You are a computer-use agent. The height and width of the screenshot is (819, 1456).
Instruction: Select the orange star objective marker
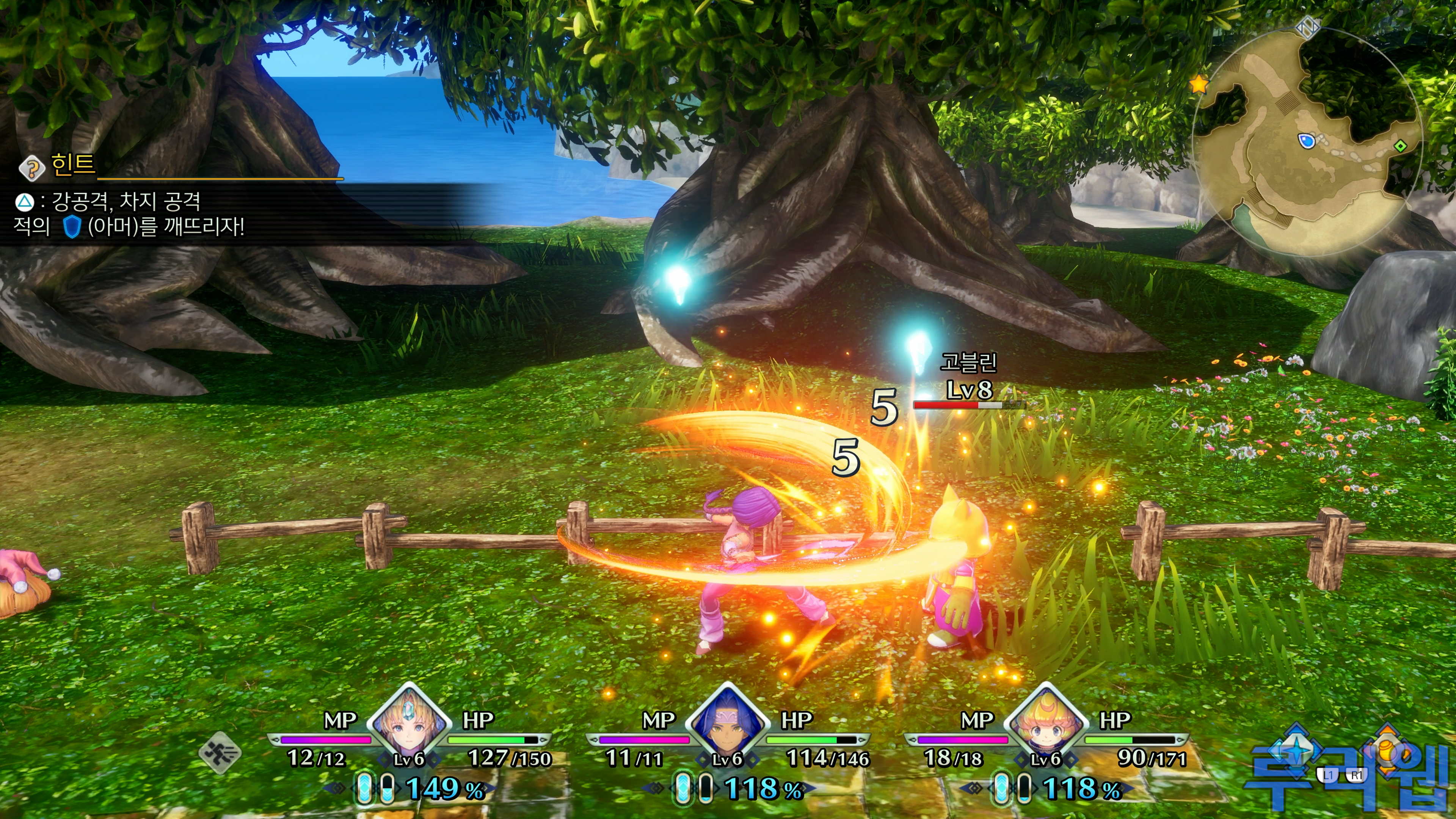tap(1198, 85)
